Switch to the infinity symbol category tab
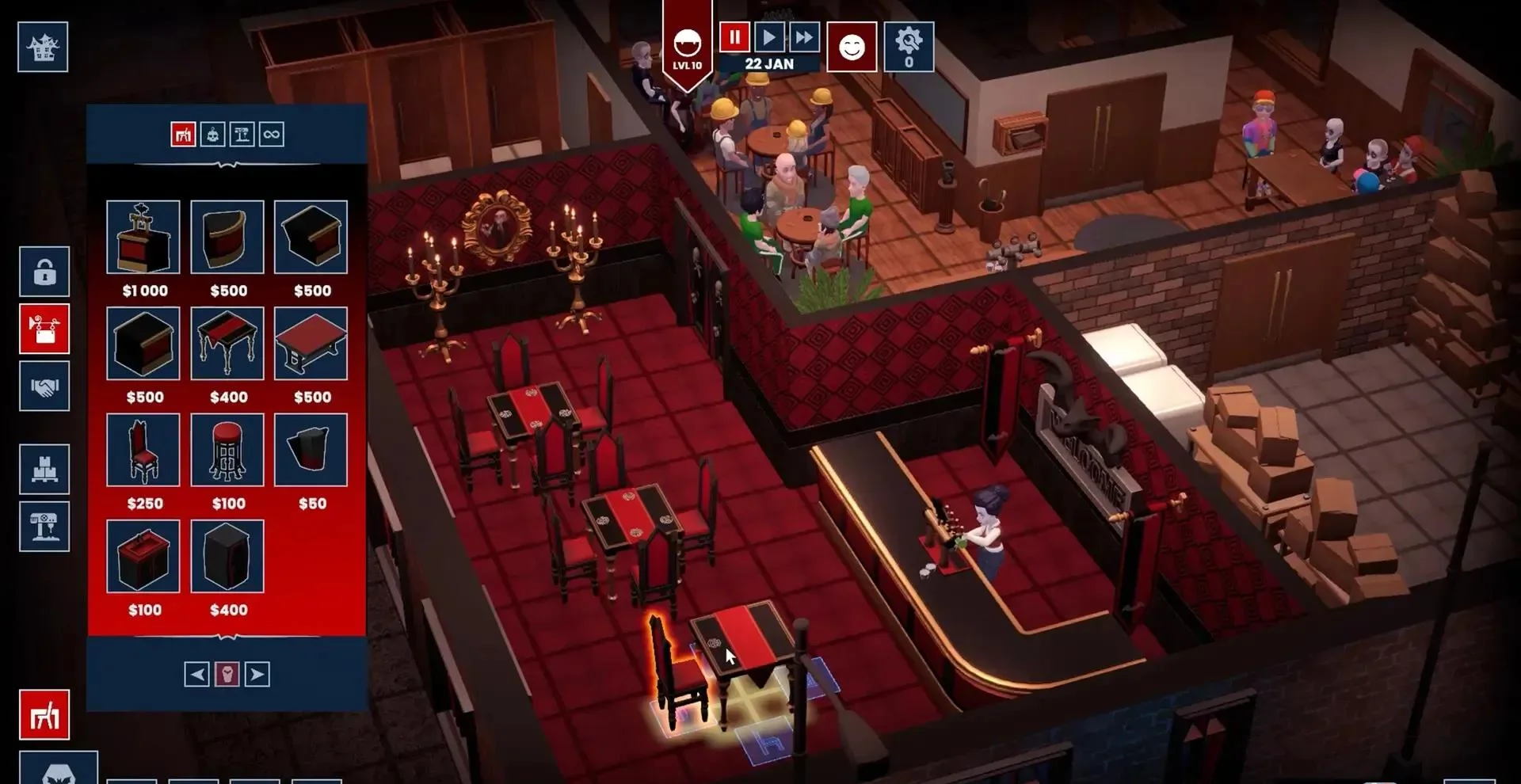Screen dimensions: 1521x784 [x=271, y=135]
